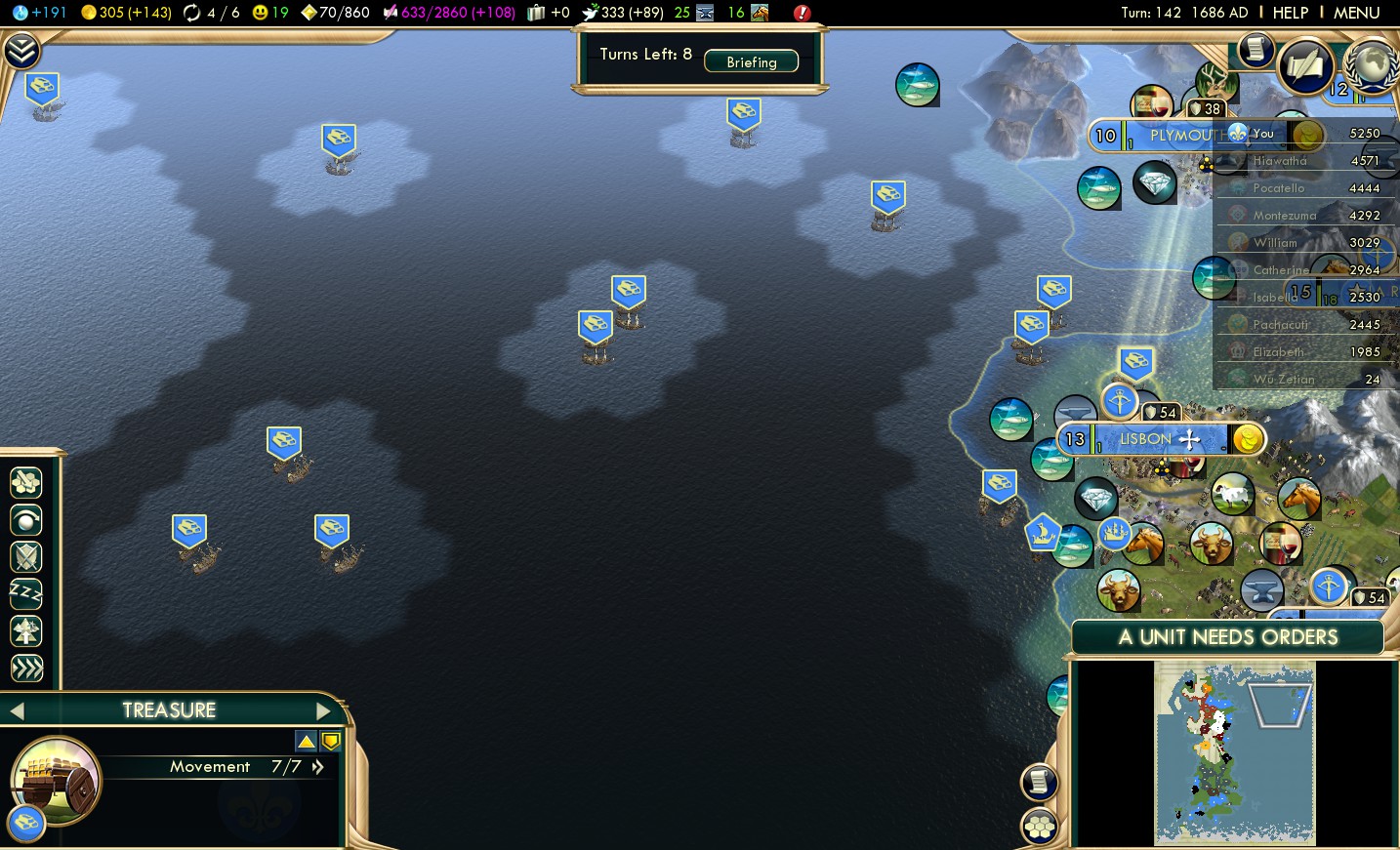This screenshot has height=850, width=1400.
Task: Open the quill-and-scroll panel at top right
Action: point(1305,66)
